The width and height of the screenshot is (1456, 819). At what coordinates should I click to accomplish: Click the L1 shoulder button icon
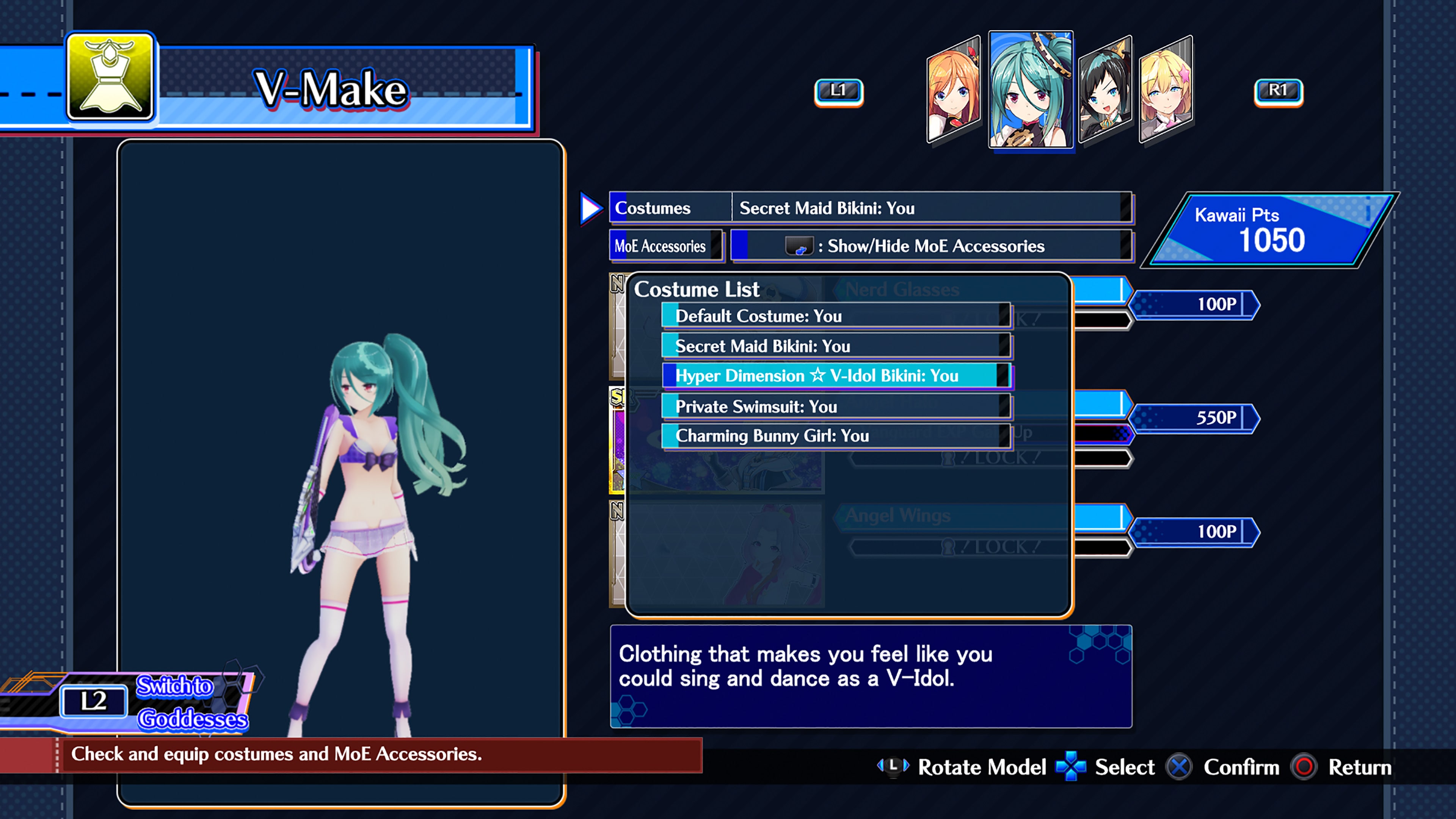click(839, 92)
